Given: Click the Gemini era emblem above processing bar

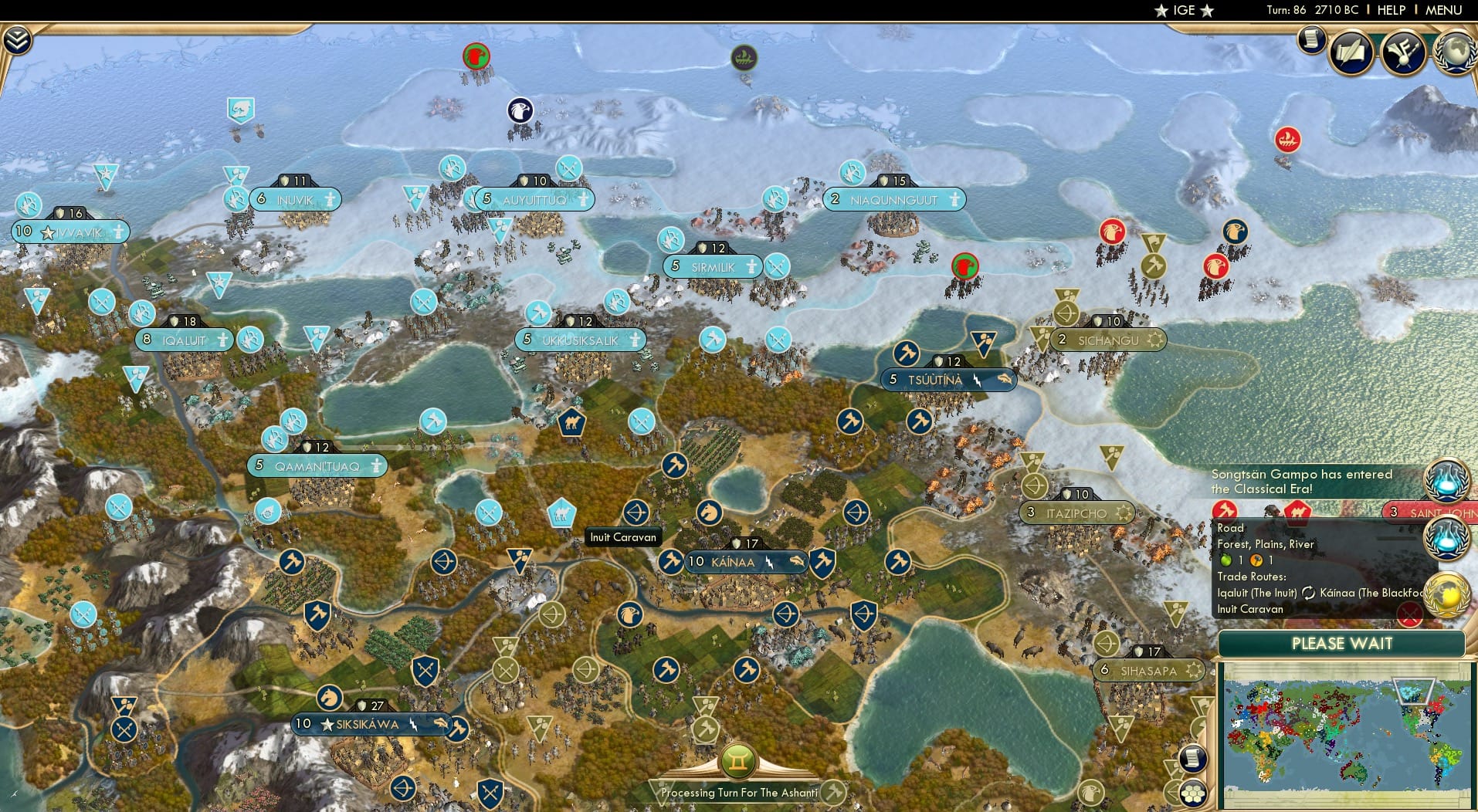Looking at the screenshot, I should tap(740, 760).
